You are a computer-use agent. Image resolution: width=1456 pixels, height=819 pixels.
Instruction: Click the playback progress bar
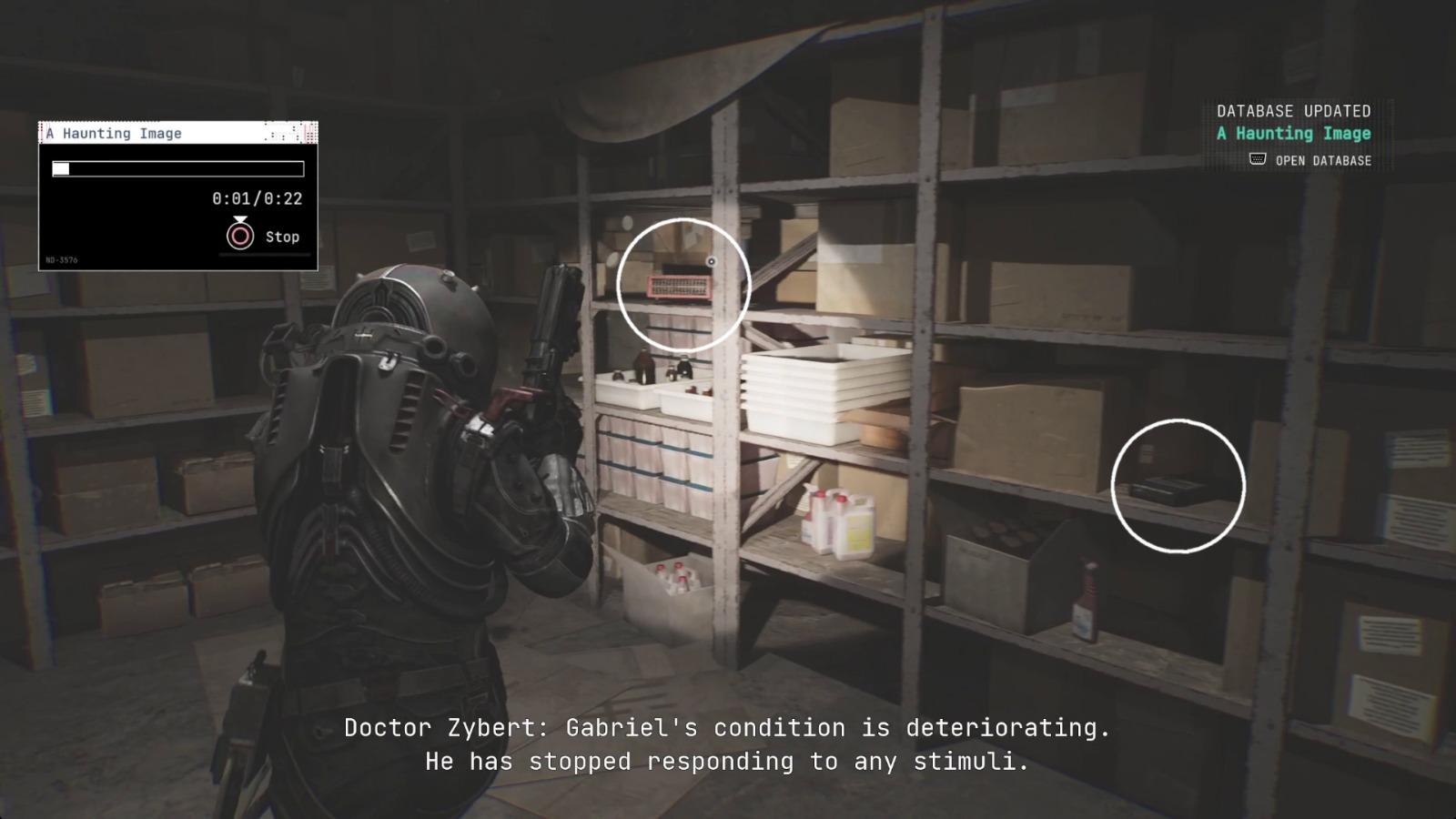pos(178,167)
